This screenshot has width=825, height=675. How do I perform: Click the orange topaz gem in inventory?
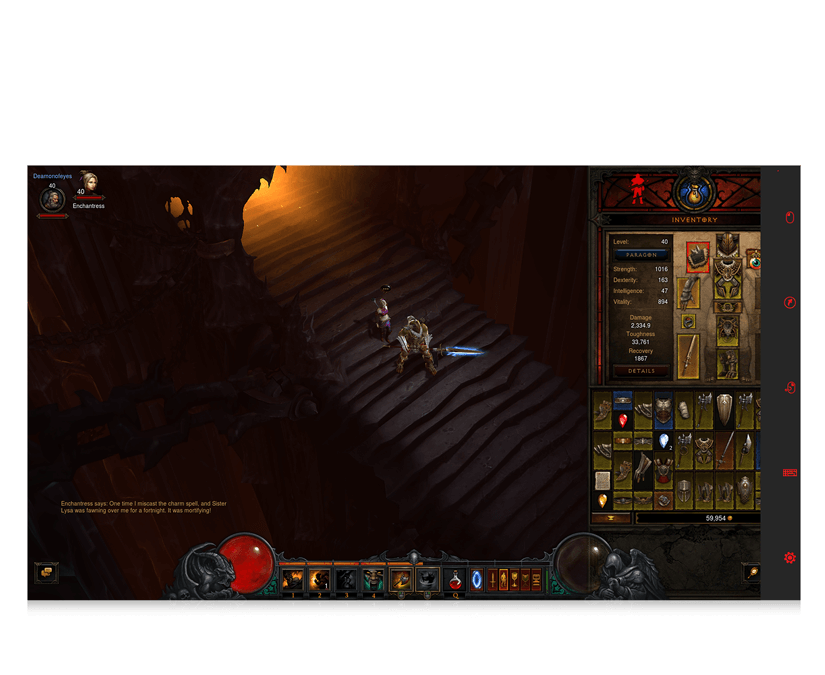pyautogui.click(x=603, y=500)
